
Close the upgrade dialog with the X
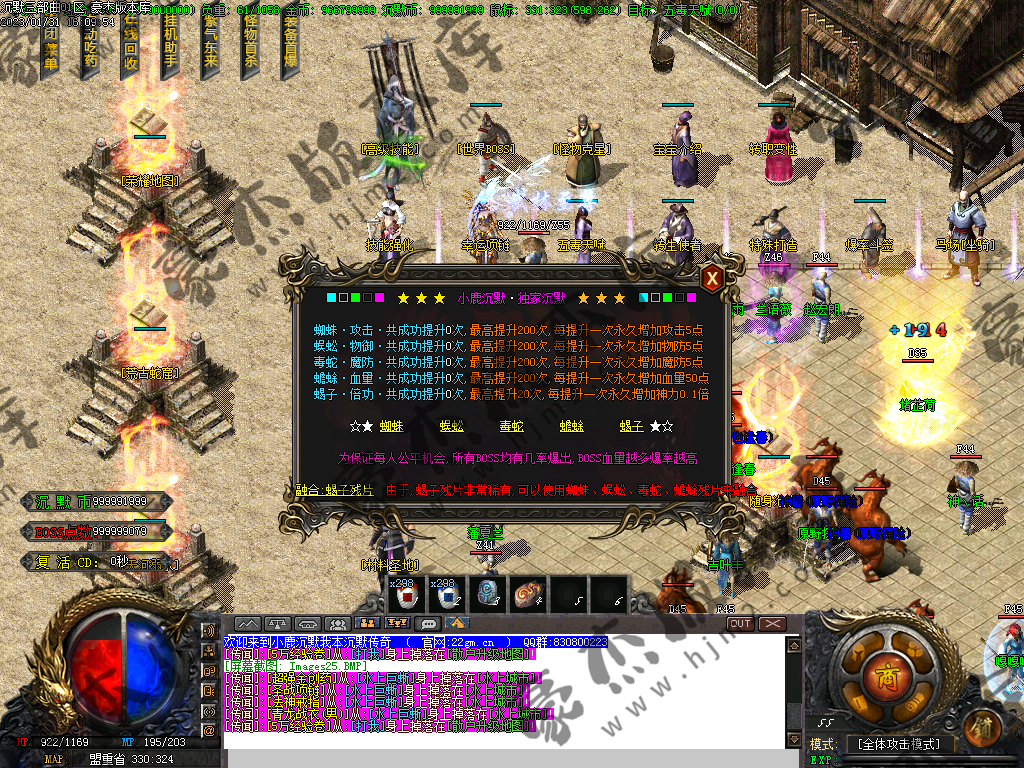711,279
